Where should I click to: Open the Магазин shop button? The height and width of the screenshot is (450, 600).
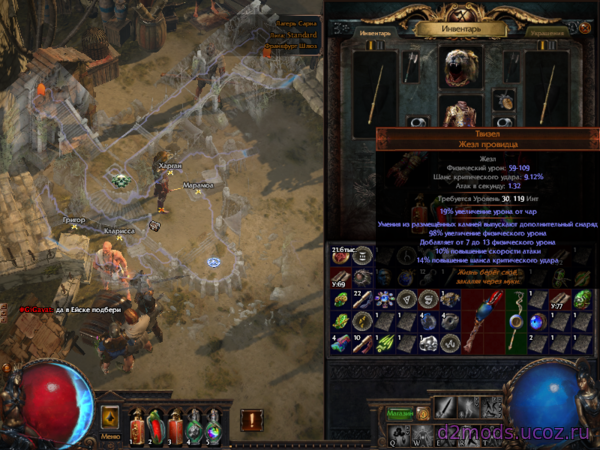(400, 413)
